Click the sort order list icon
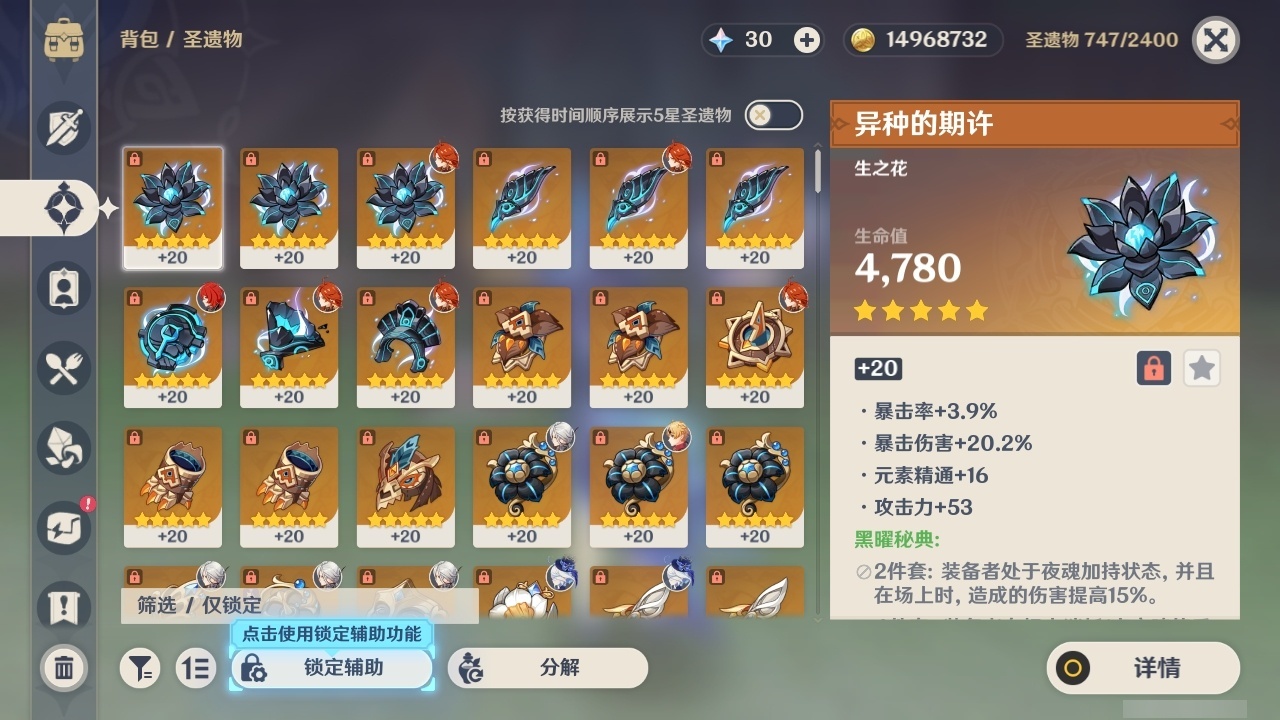Image resolution: width=1280 pixels, height=720 pixels. 196,668
